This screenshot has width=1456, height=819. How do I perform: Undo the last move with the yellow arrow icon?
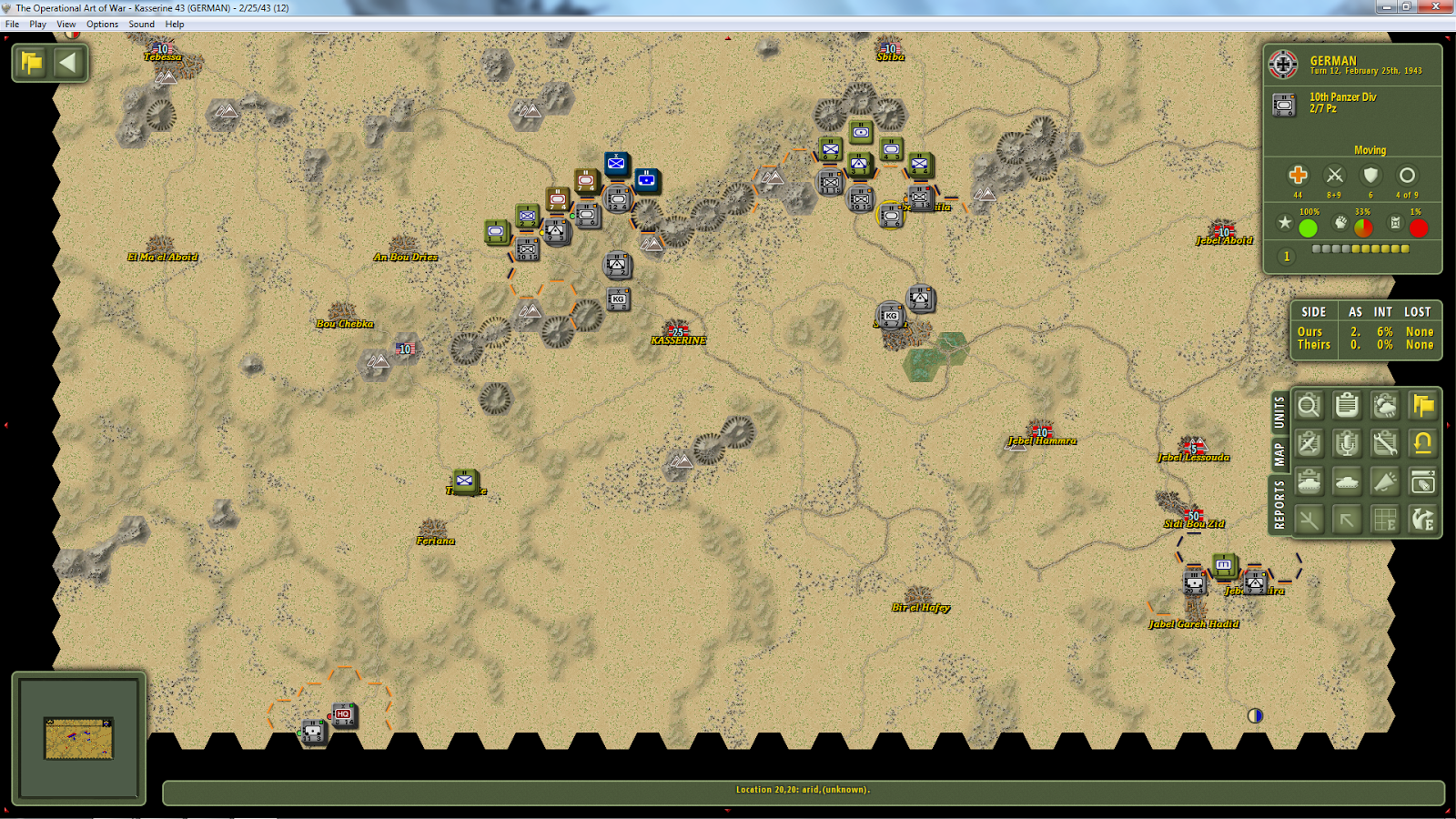(1422, 443)
